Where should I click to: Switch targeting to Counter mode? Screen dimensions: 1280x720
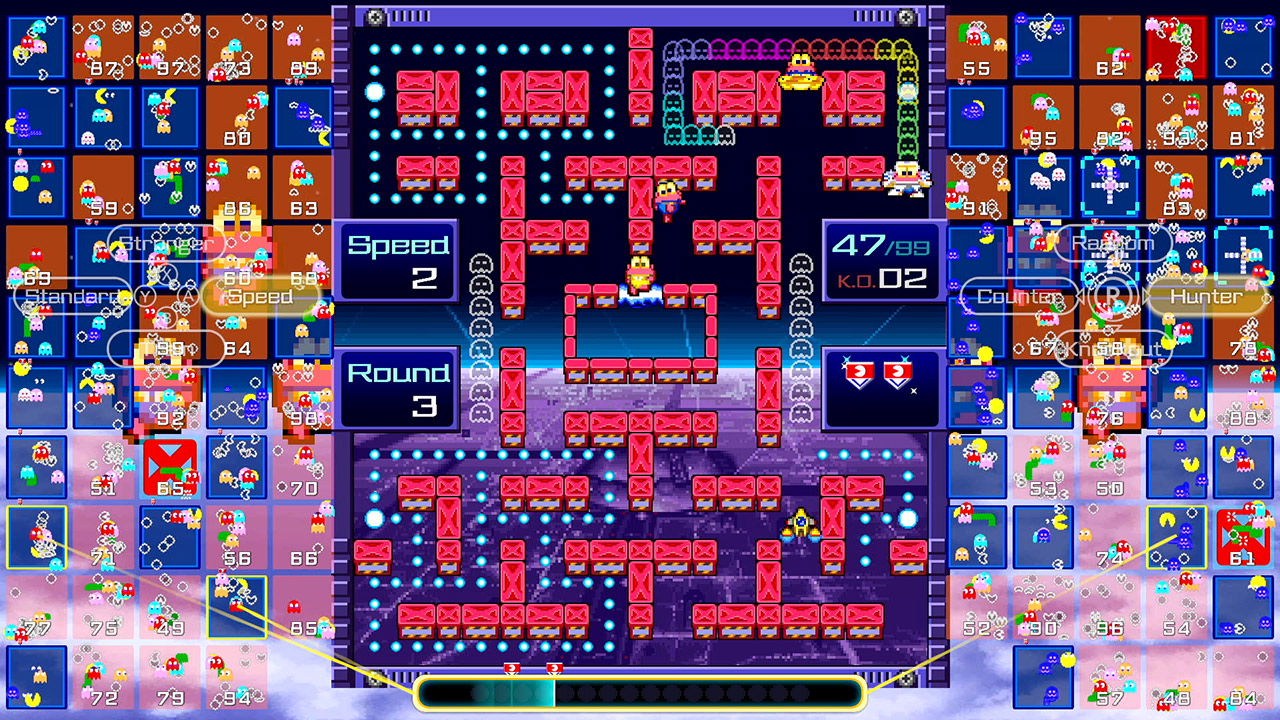click(x=1020, y=296)
